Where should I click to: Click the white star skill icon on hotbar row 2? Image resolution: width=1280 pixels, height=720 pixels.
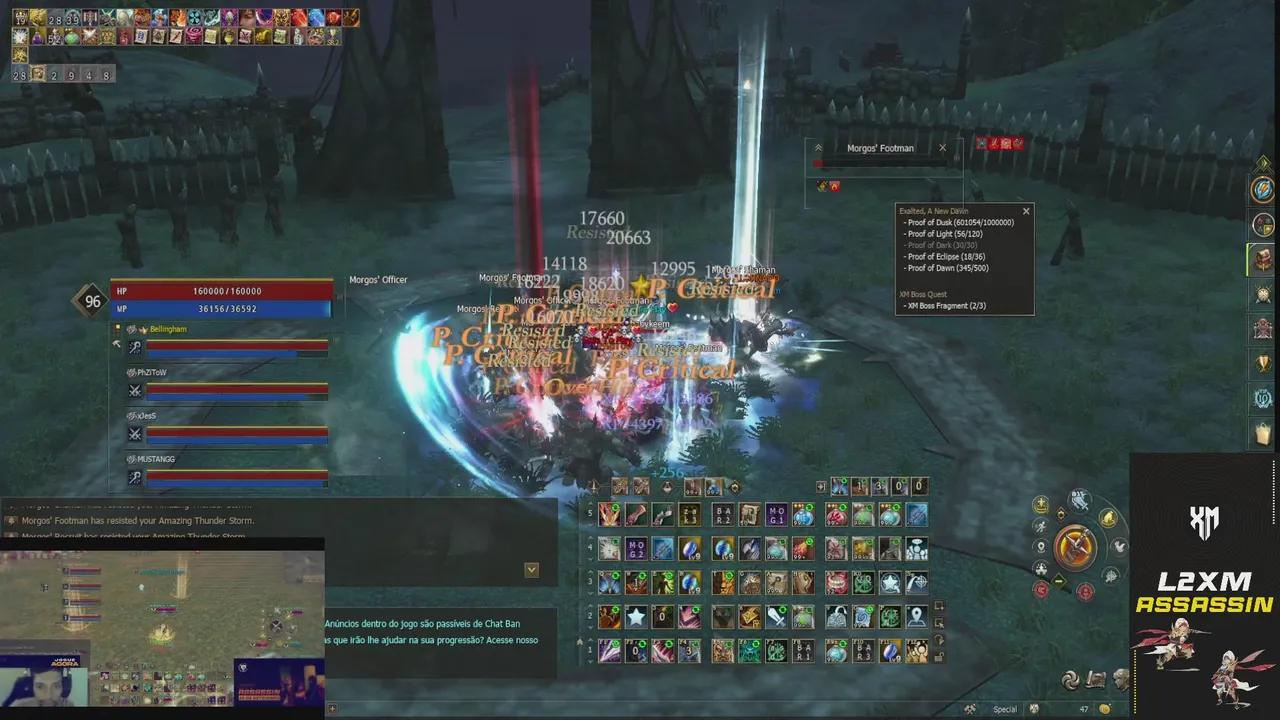click(x=637, y=615)
